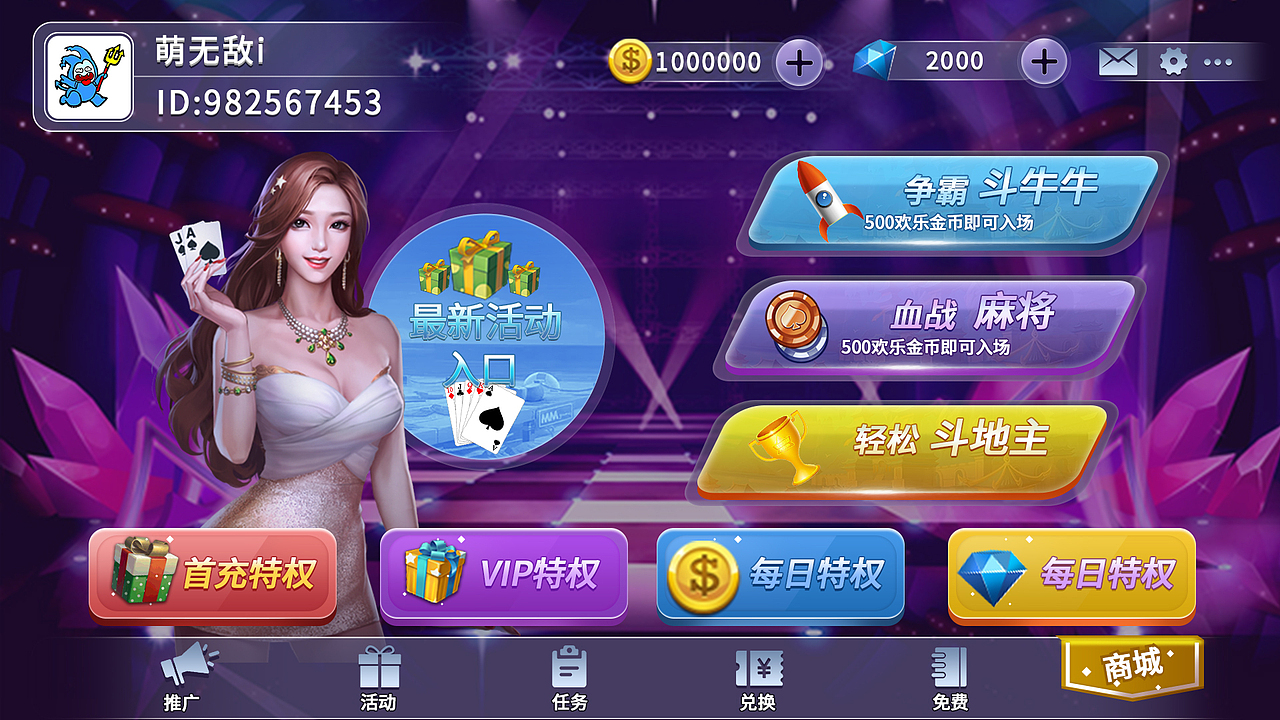1280x720 pixels.
Task: Open the '...' more options menu
Action: [x=1216, y=61]
